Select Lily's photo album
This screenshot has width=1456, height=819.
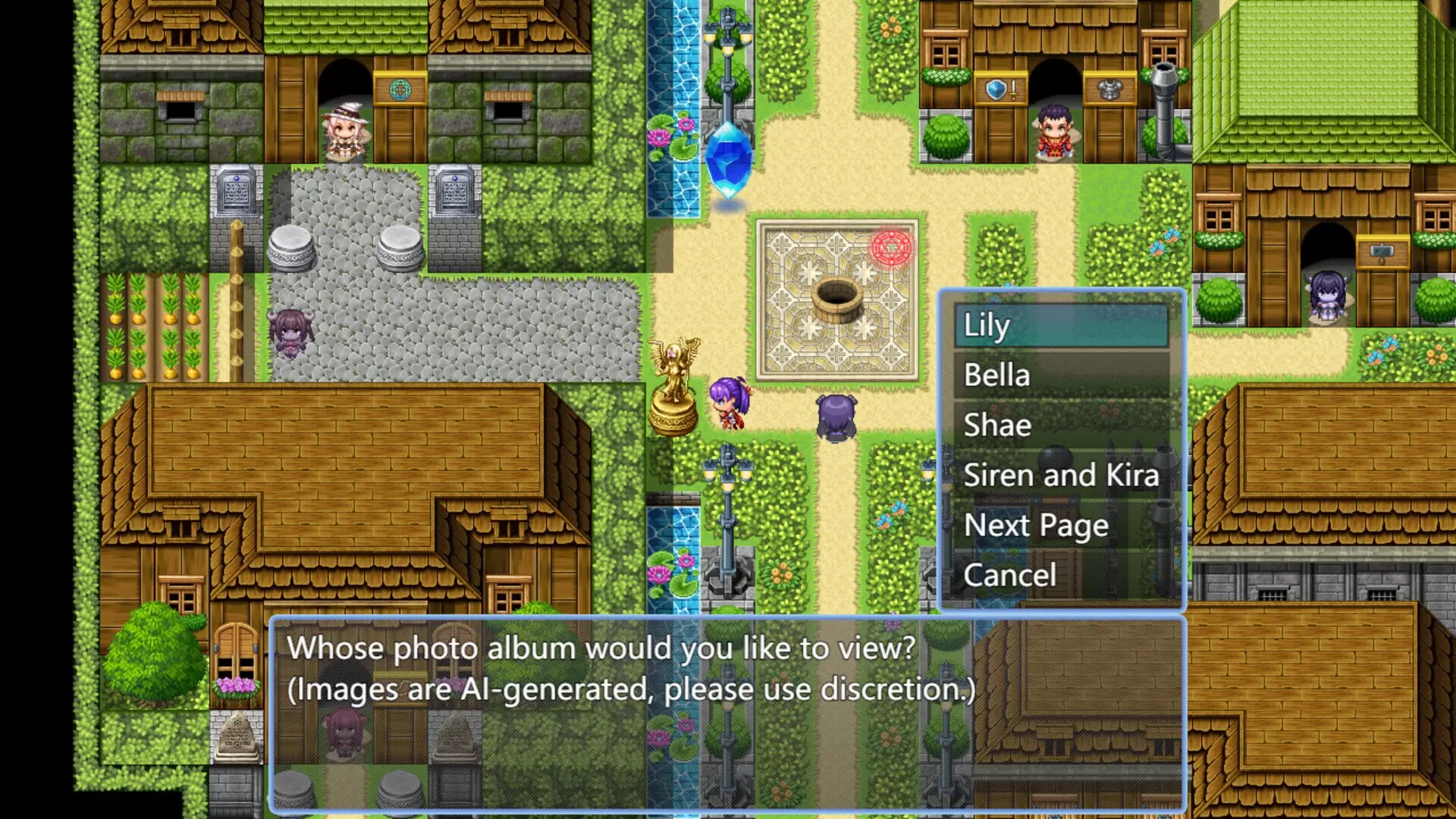tap(1062, 325)
